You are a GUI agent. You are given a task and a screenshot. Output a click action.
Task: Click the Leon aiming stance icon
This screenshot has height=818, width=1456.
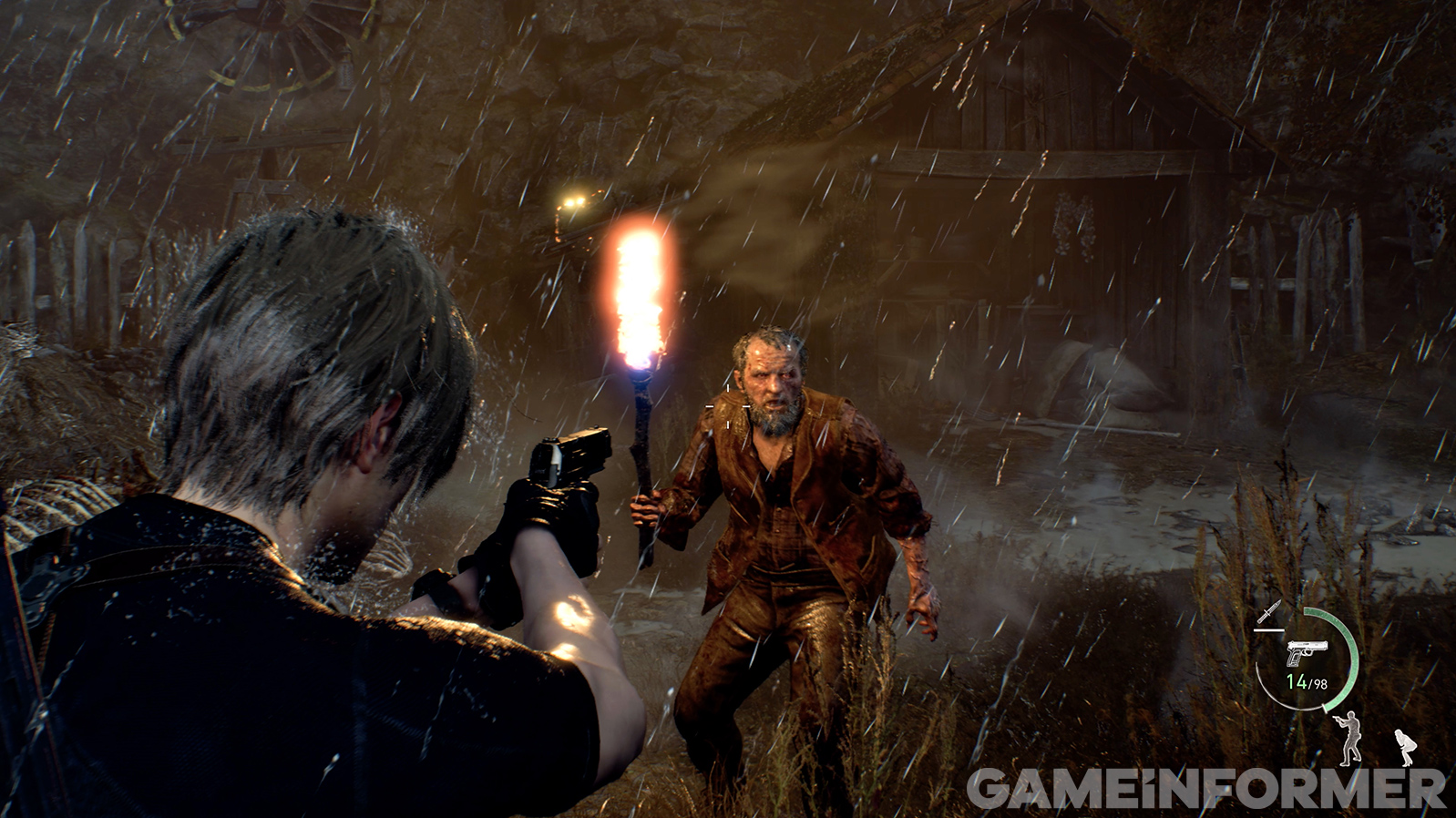click(x=1348, y=737)
